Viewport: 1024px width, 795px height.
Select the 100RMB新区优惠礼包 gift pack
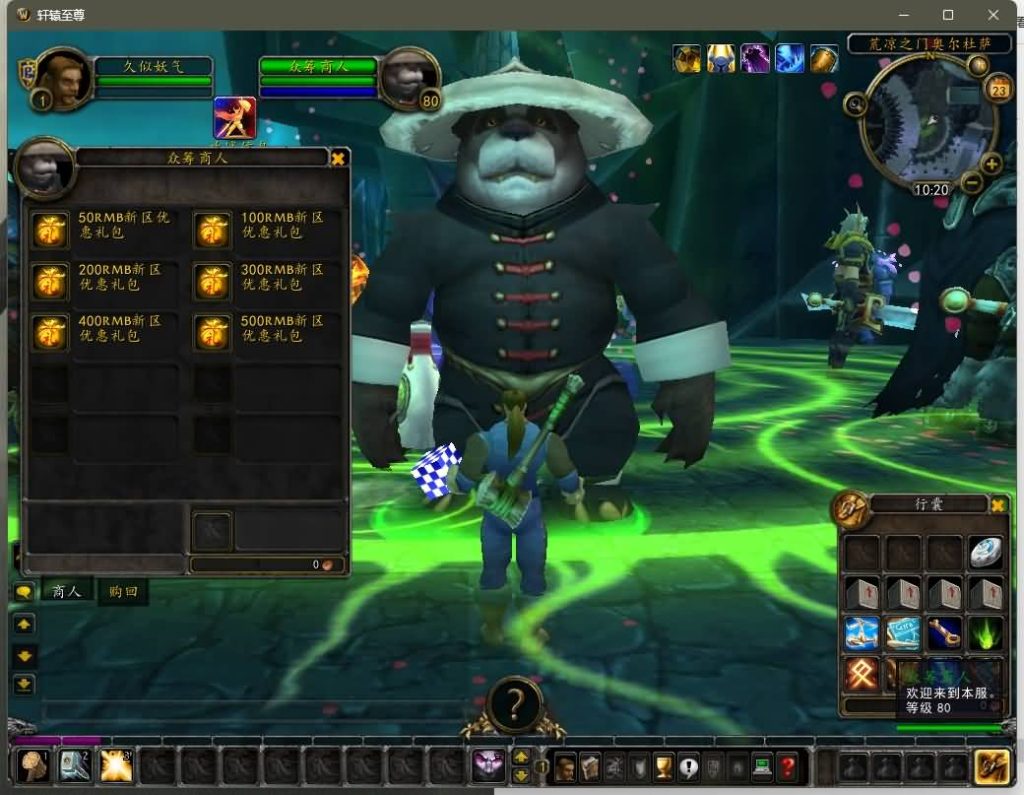211,229
